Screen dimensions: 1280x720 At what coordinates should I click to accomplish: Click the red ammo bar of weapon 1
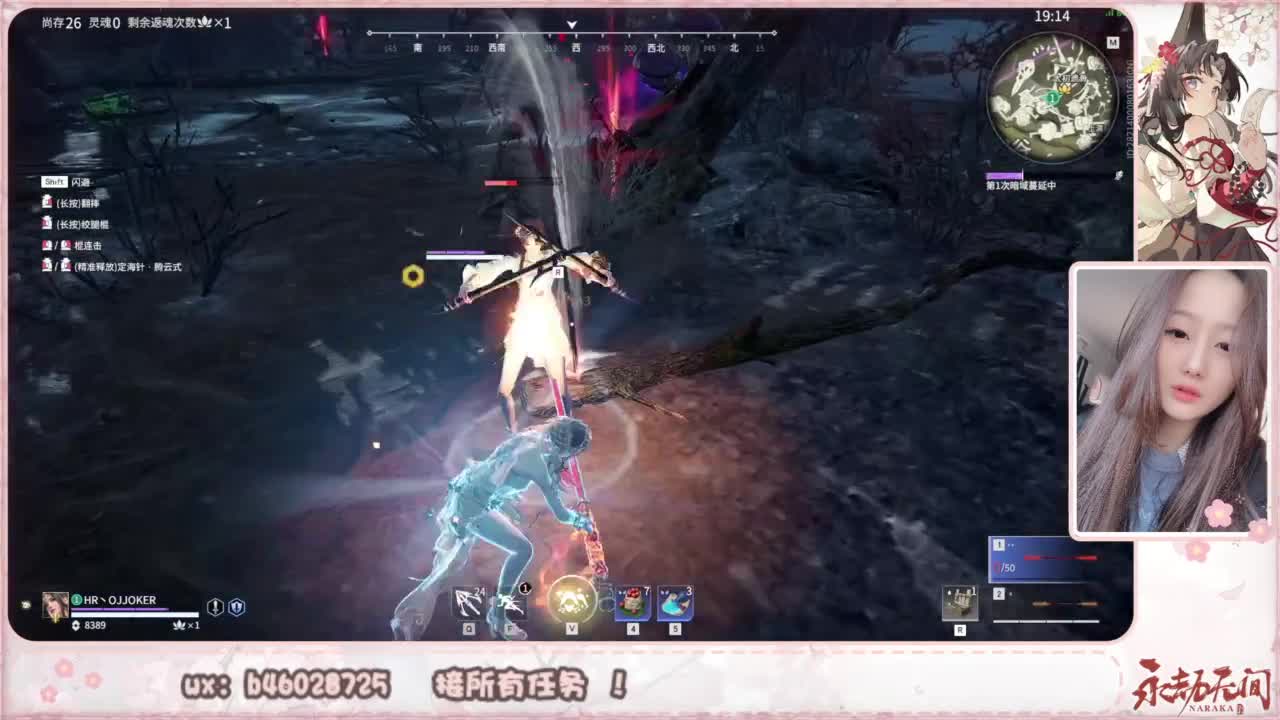pyautogui.click(x=1060, y=557)
